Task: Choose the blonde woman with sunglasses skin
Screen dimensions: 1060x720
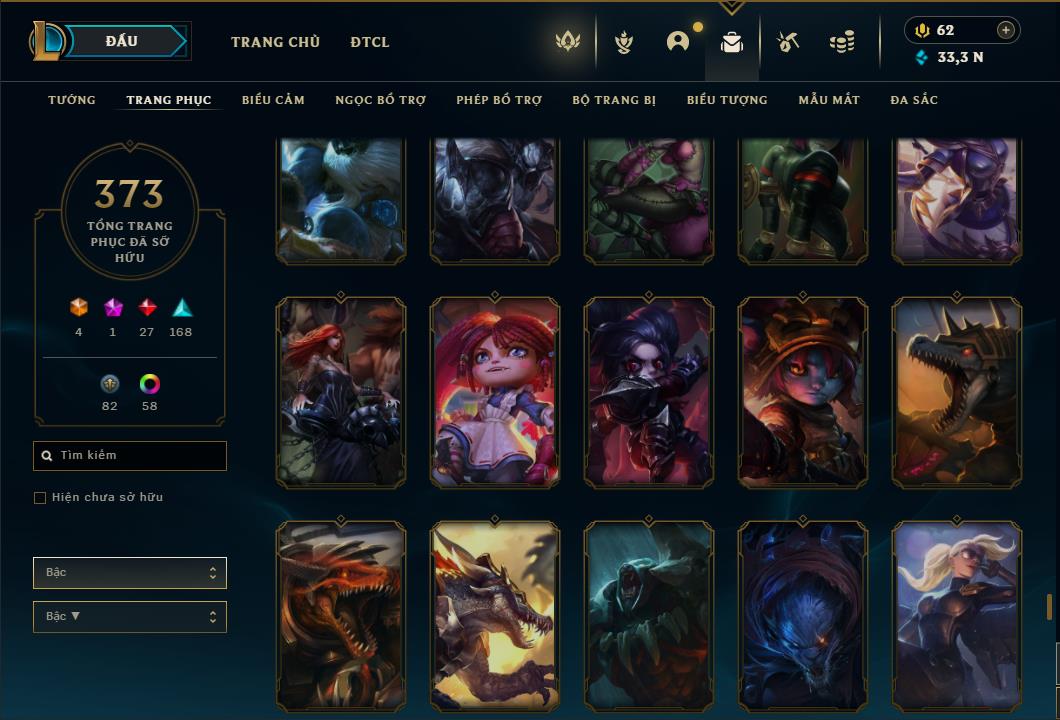Action: pos(957,615)
